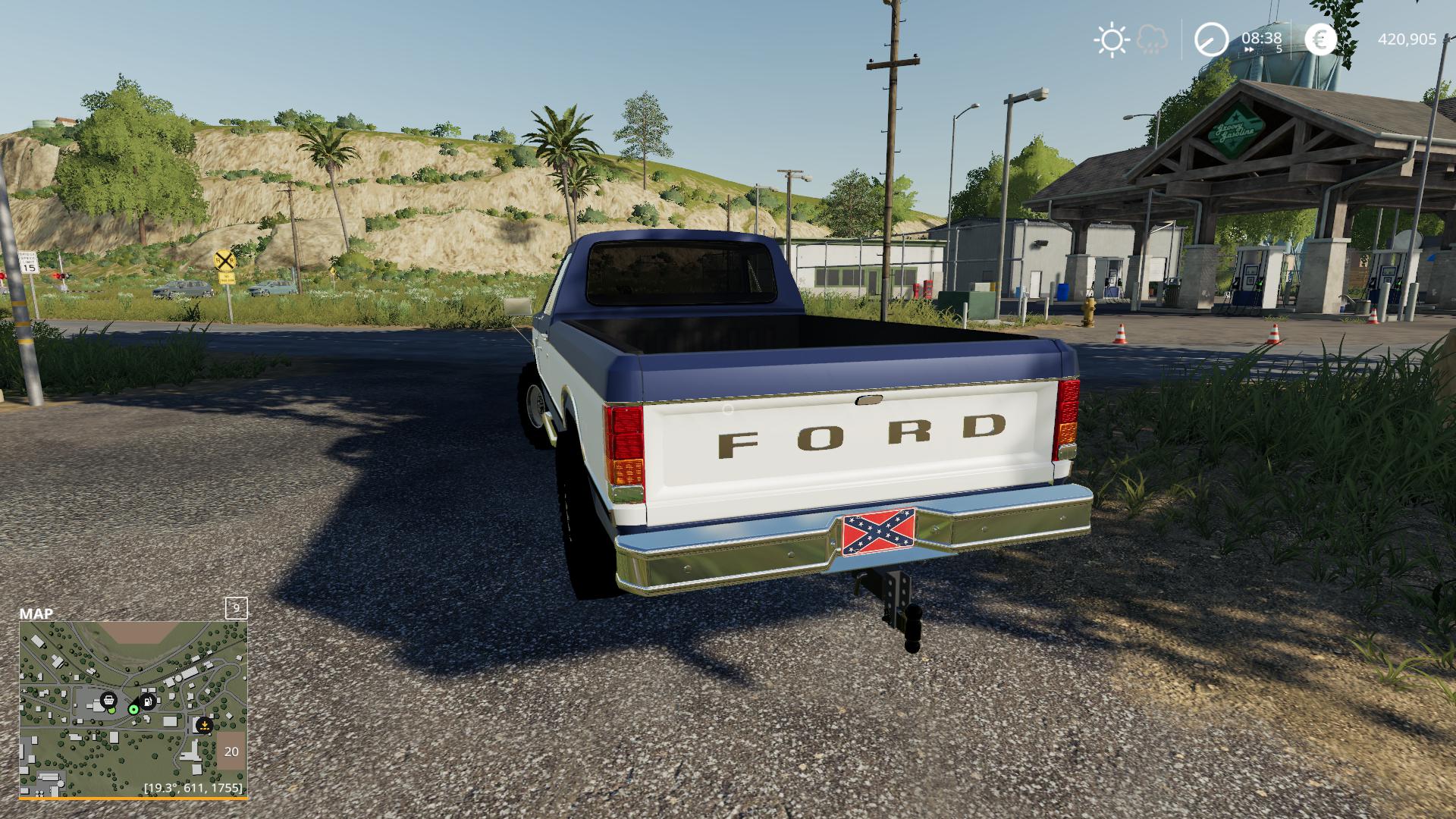Select field 20 on the minimap
Image resolution: width=1456 pixels, height=819 pixels.
pos(231,752)
